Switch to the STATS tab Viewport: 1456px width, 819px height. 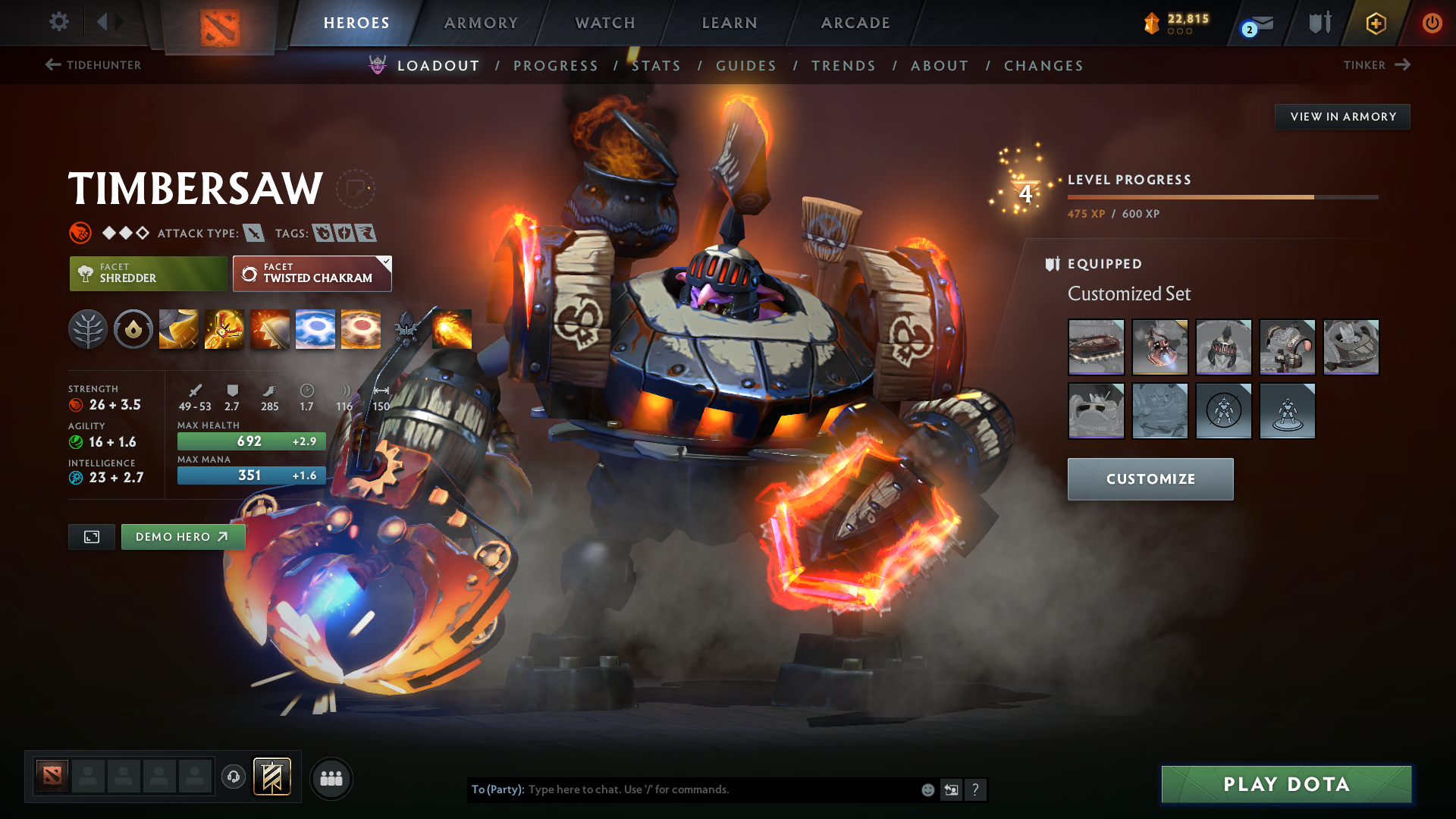click(657, 65)
